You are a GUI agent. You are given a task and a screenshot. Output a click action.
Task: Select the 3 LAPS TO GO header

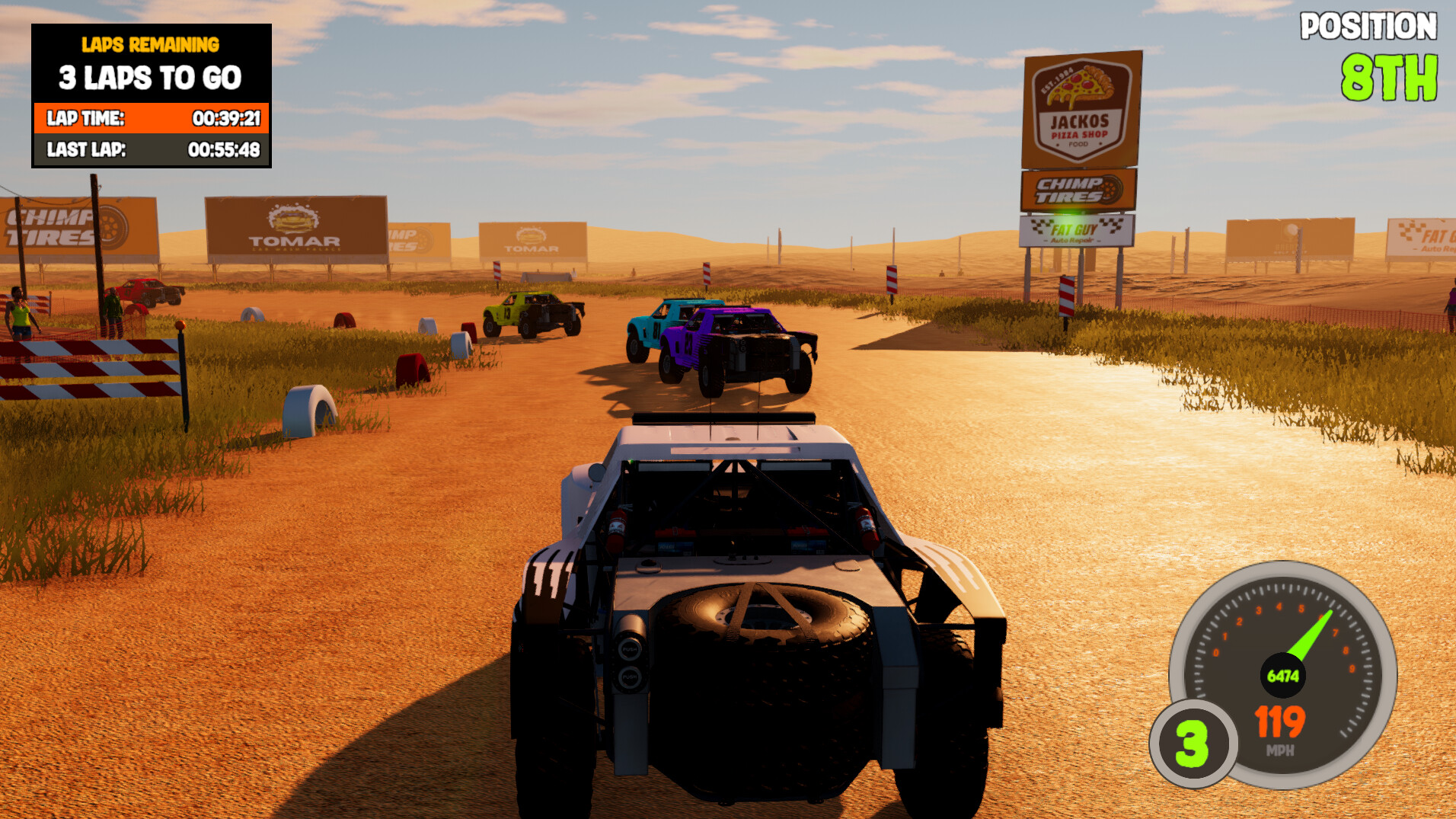click(150, 77)
